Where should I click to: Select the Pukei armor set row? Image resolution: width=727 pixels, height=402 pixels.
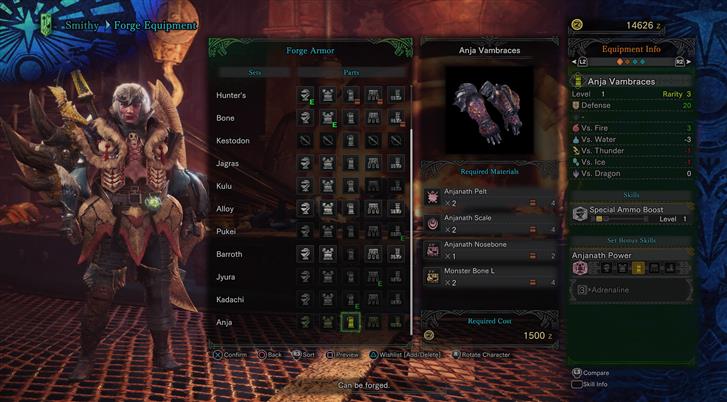click(x=226, y=231)
